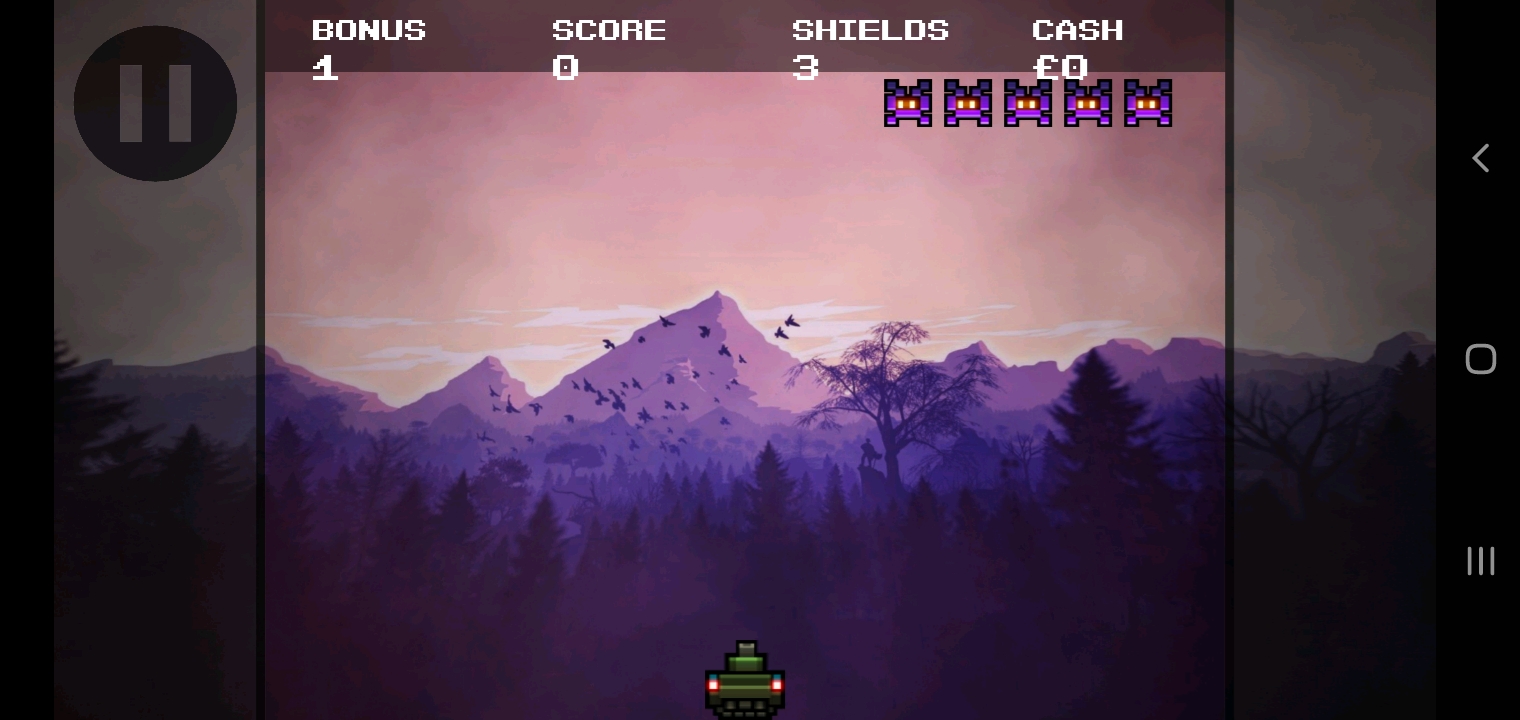The image size is (1520, 720).
Task: Tap the CASH value £0
Action: [1060, 67]
